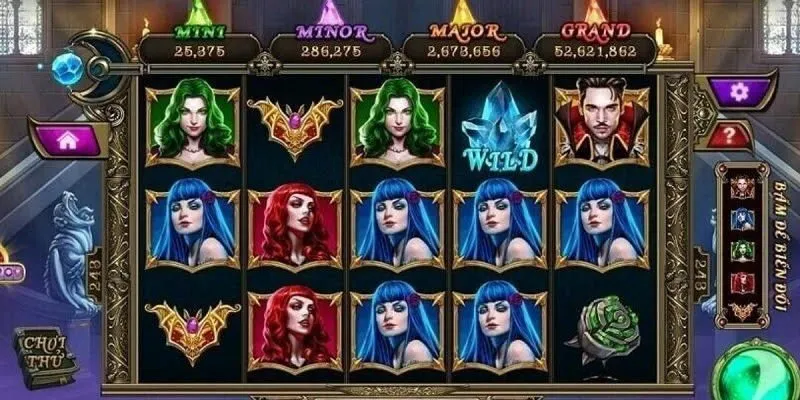
Task: Pick the green-haired woman in the transform panel
Action: click(742, 249)
